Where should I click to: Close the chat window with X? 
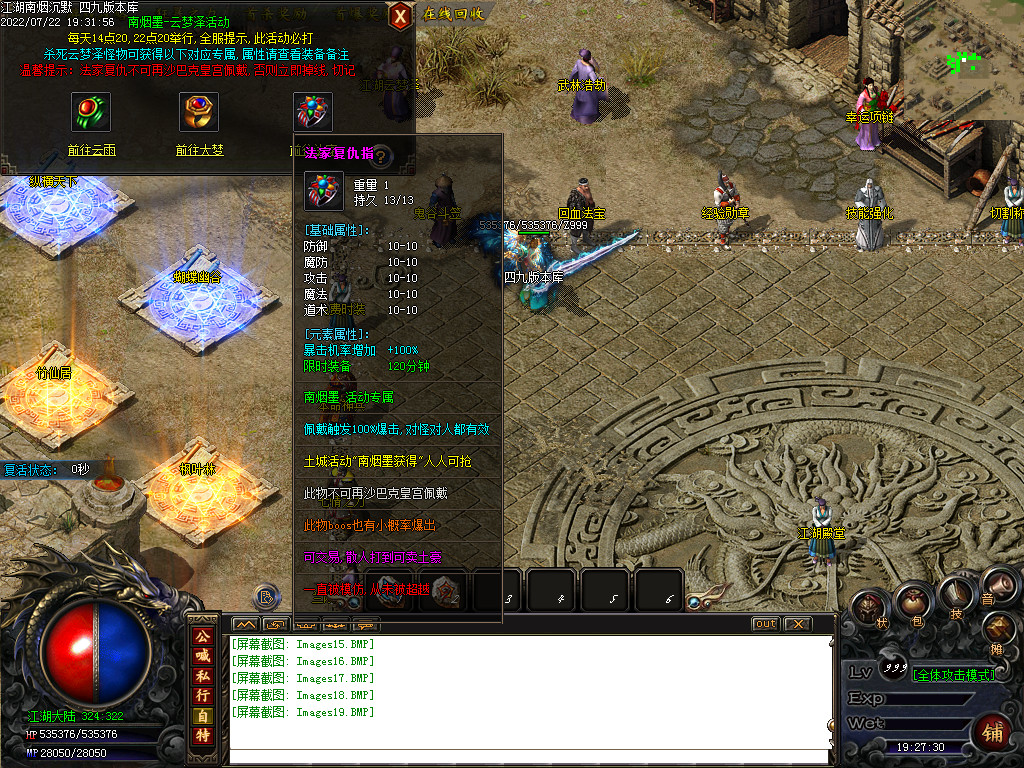coord(796,624)
